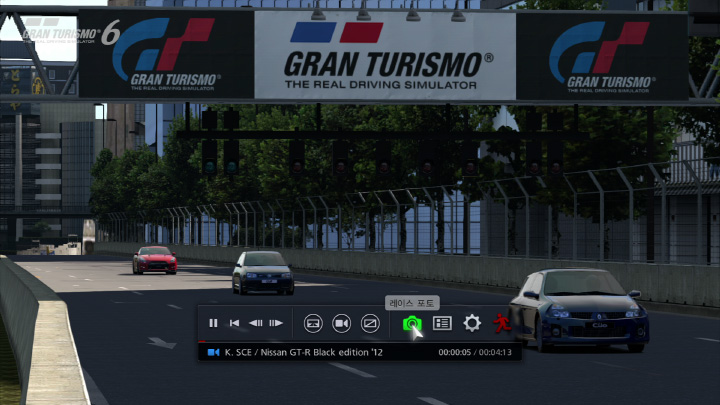
Task: Pause the replay playback
Action: 213,323
